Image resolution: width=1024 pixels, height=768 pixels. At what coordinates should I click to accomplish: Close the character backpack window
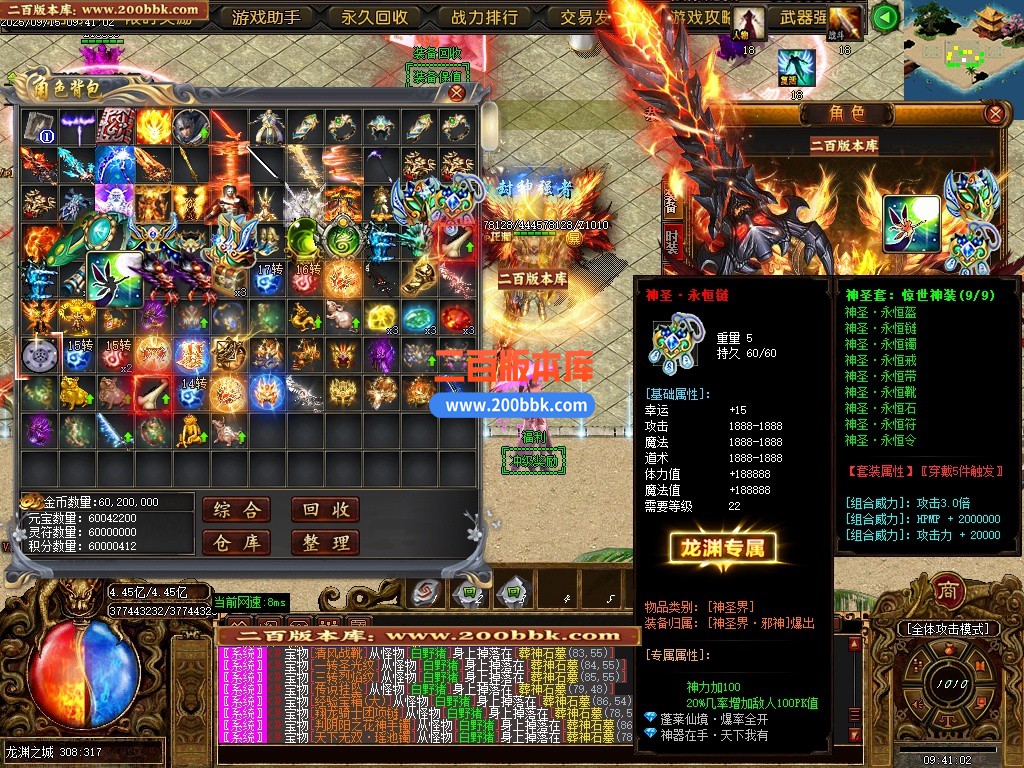(x=456, y=92)
